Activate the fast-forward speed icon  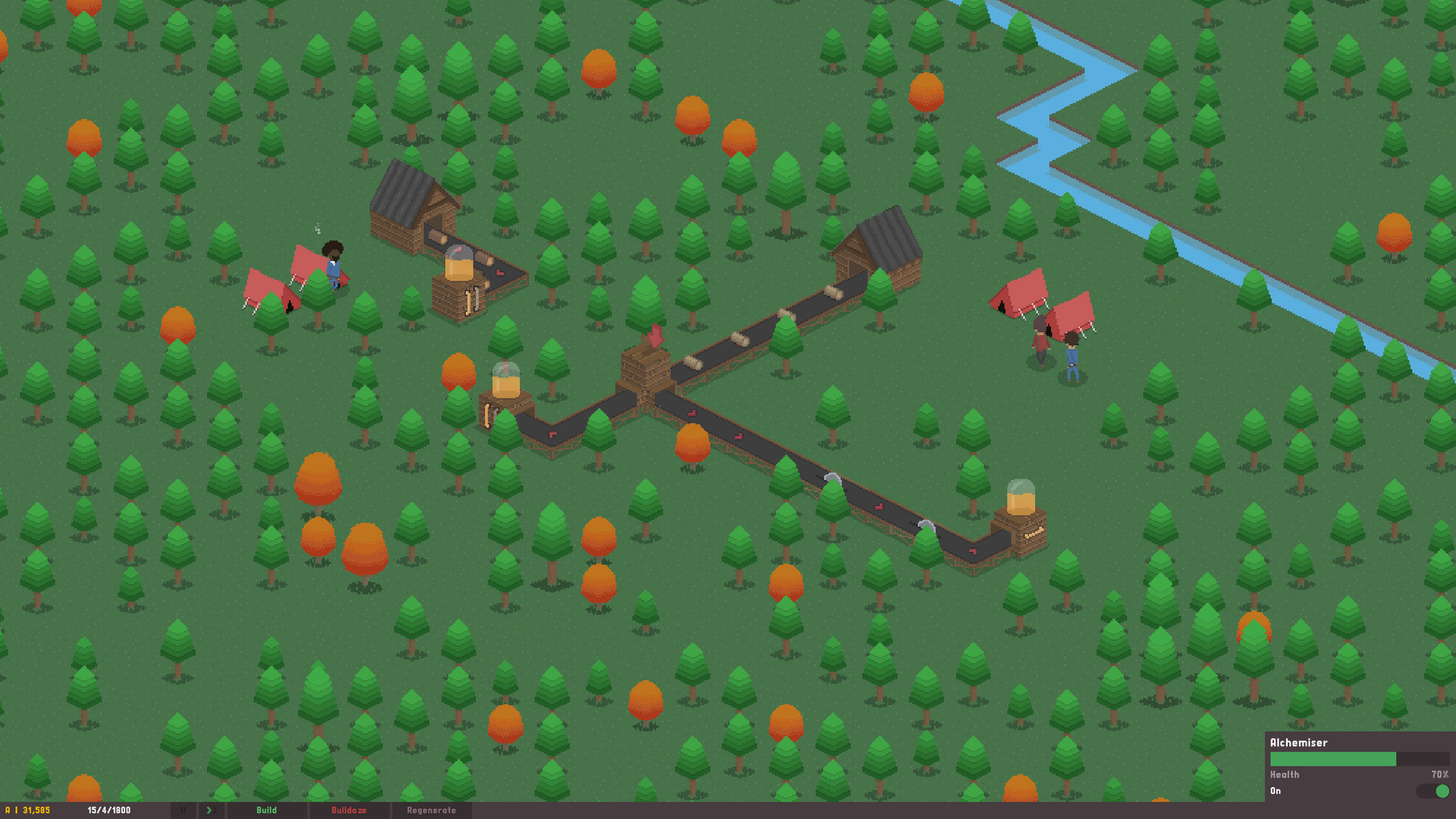pyautogui.click(x=210, y=810)
